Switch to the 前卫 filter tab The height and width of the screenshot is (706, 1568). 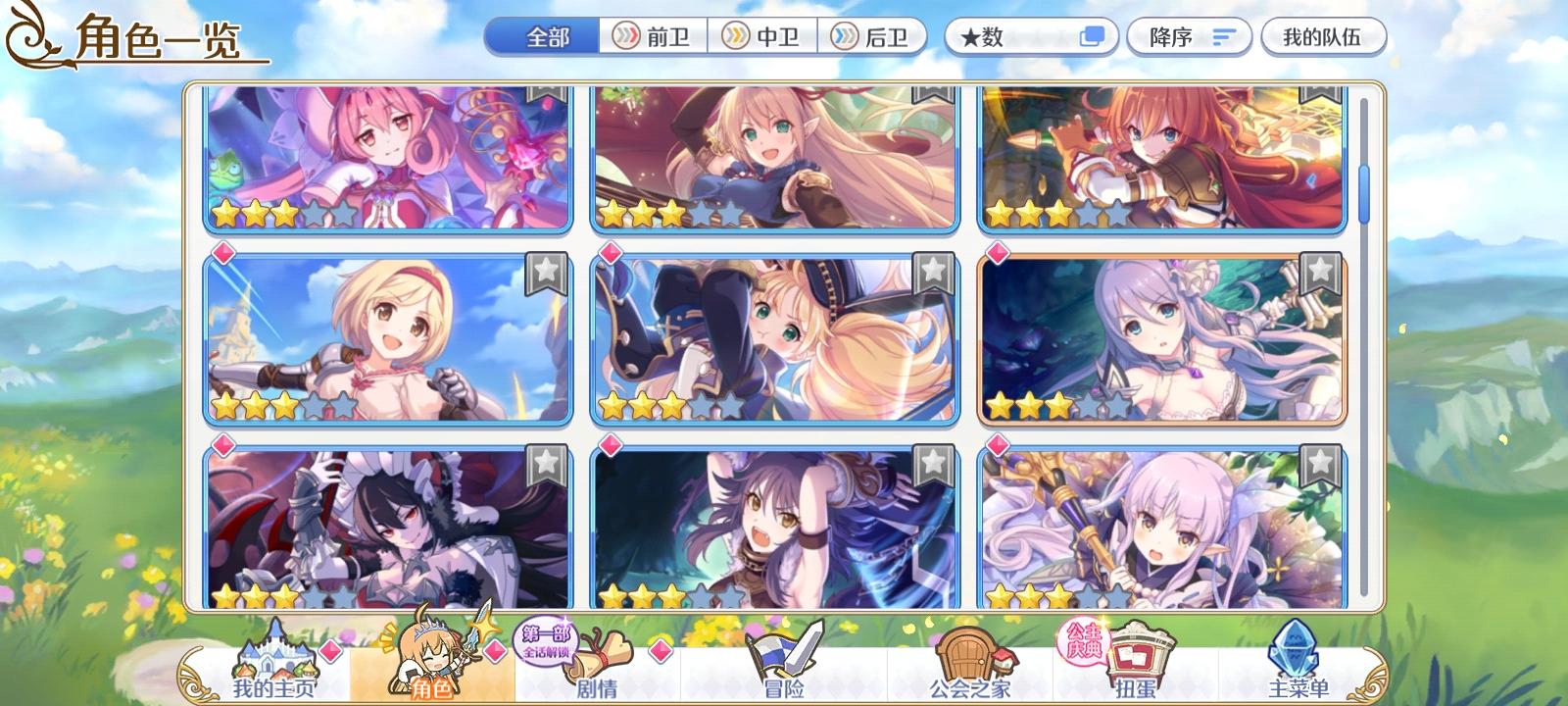(x=652, y=36)
